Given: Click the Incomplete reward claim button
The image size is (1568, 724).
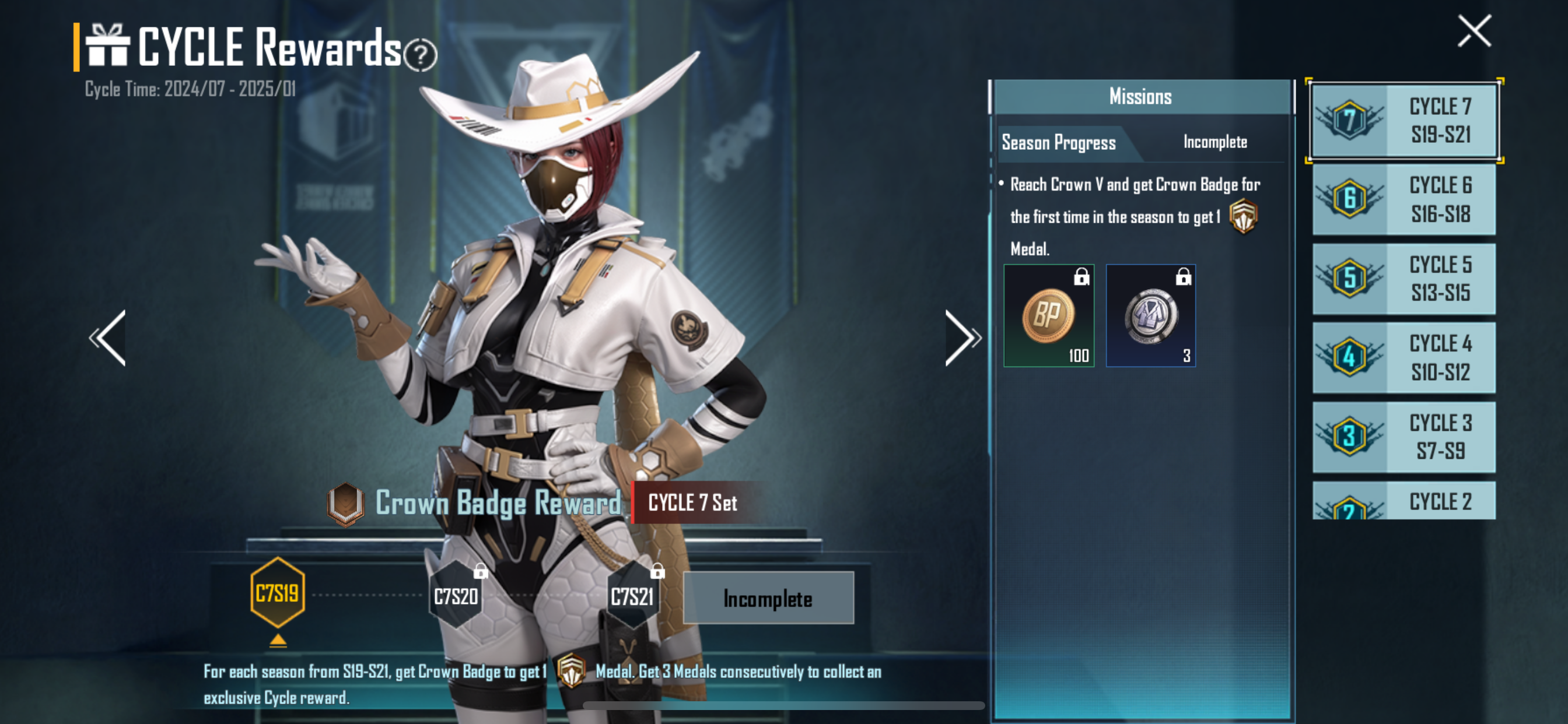Looking at the screenshot, I should tap(768, 598).
